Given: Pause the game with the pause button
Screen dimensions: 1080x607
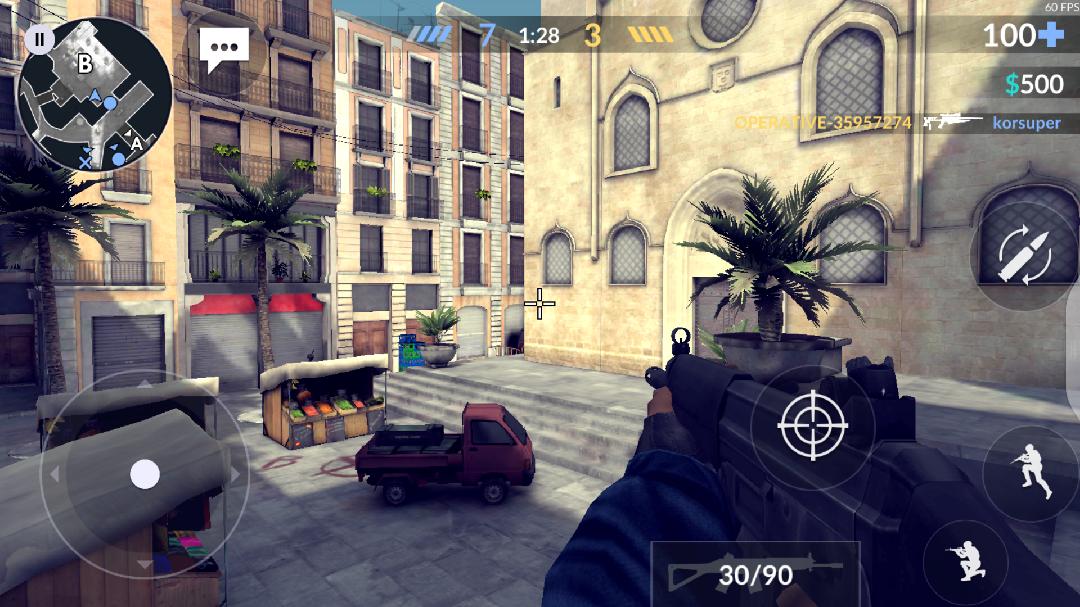Looking at the screenshot, I should click(39, 40).
